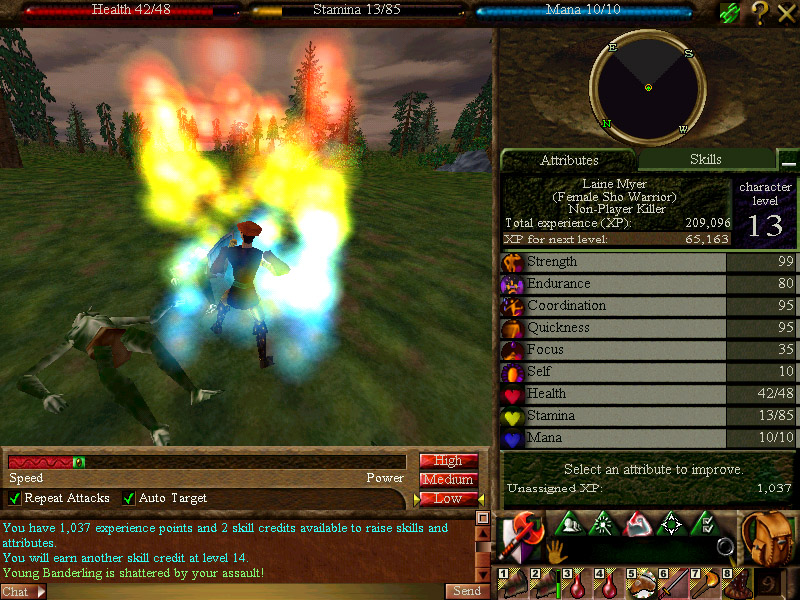Click the chat text entry field
Image resolution: width=800 pixels, height=600 pixels.
(240, 592)
